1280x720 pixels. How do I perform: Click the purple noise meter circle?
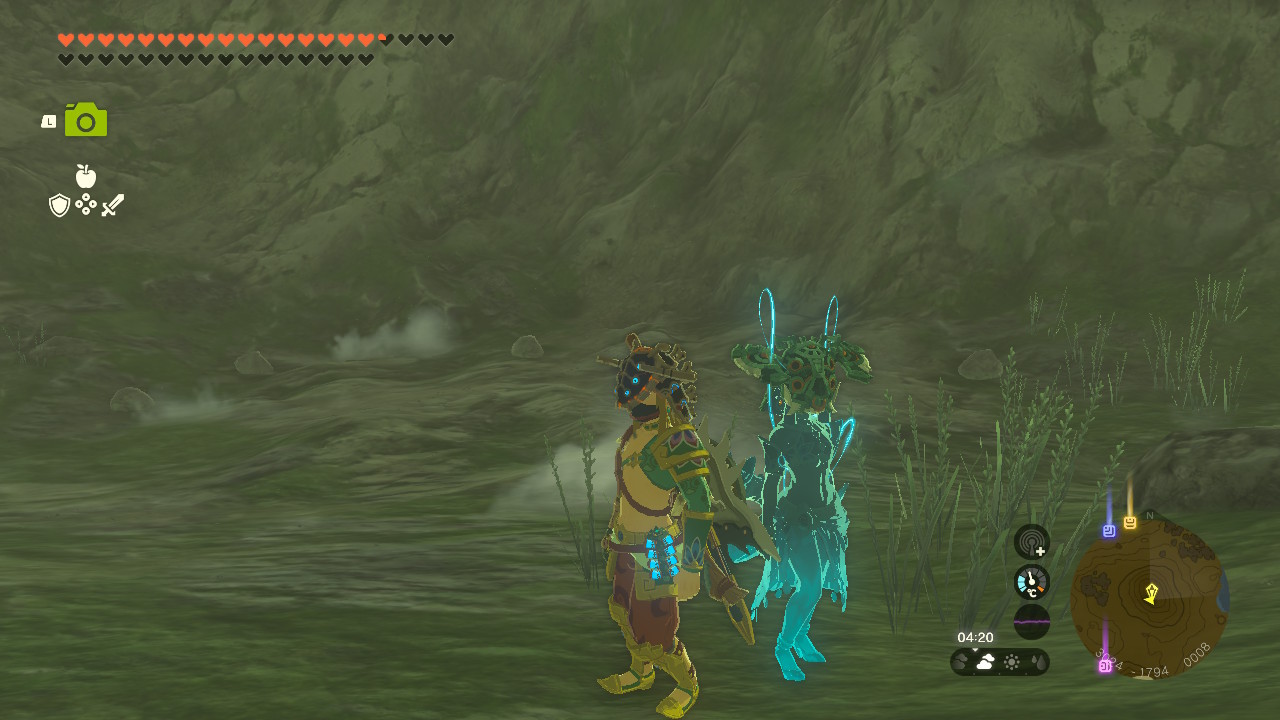[1031, 621]
